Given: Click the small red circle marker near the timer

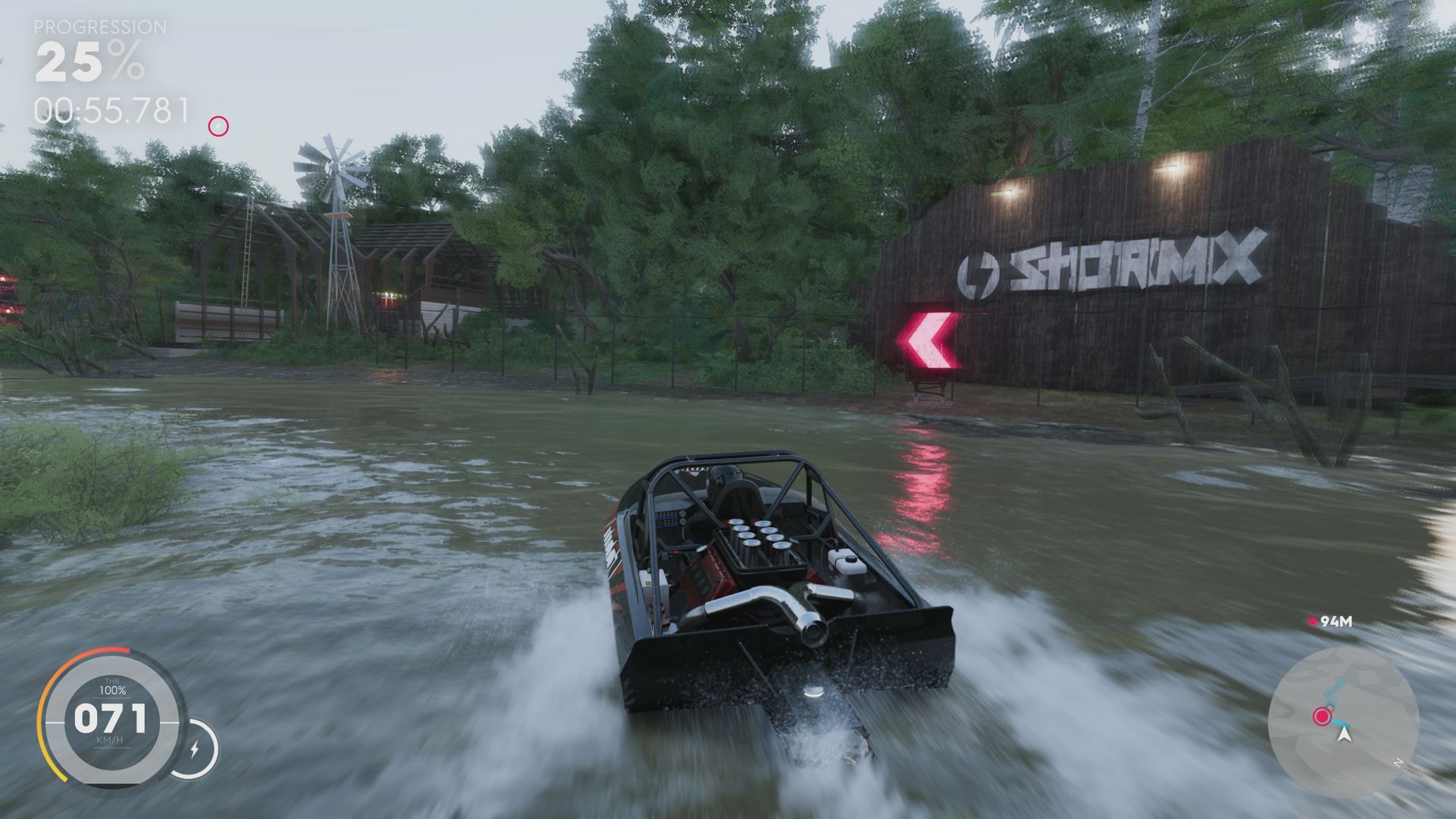Looking at the screenshot, I should 219,124.
